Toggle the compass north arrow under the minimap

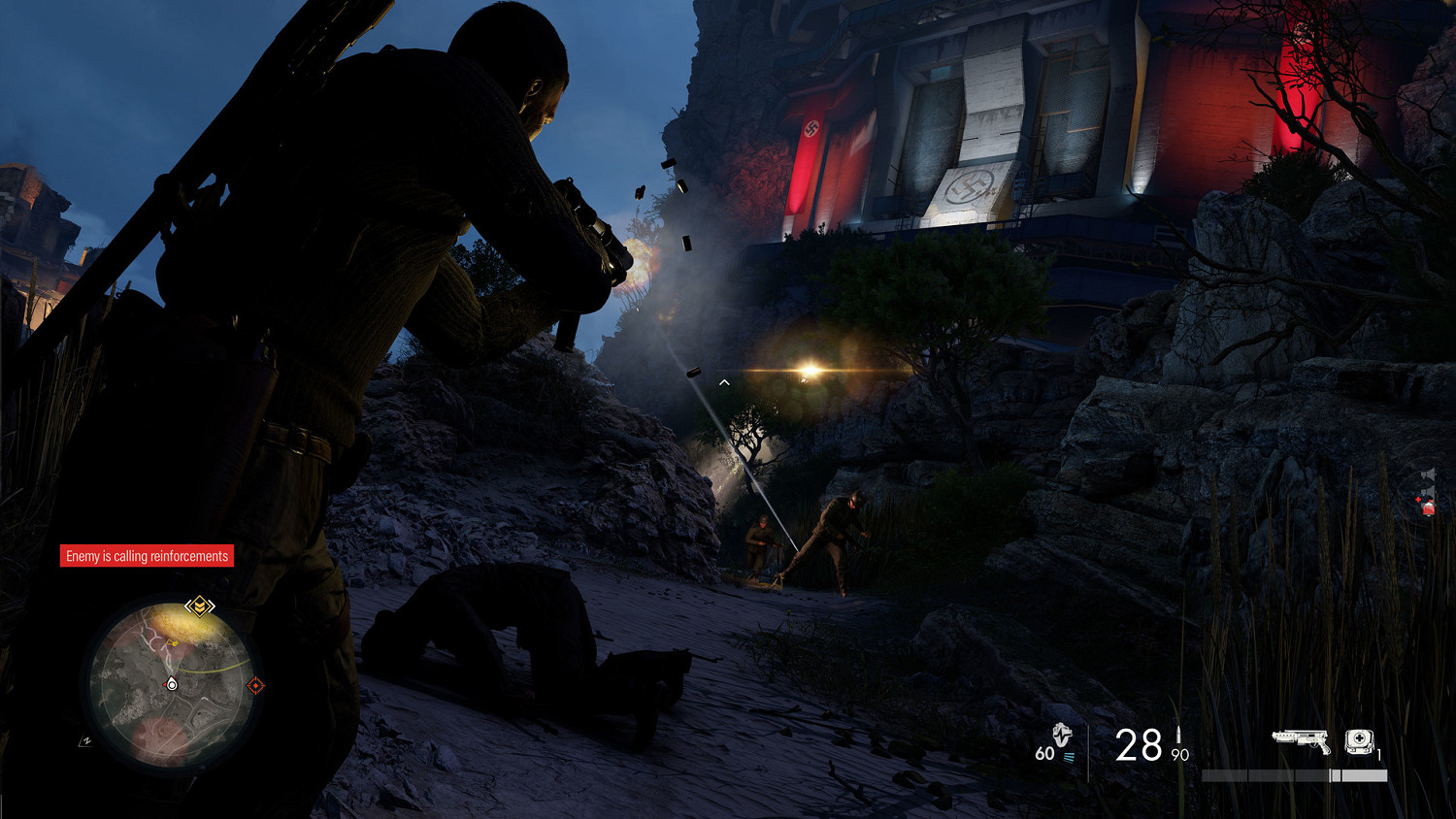tap(86, 739)
